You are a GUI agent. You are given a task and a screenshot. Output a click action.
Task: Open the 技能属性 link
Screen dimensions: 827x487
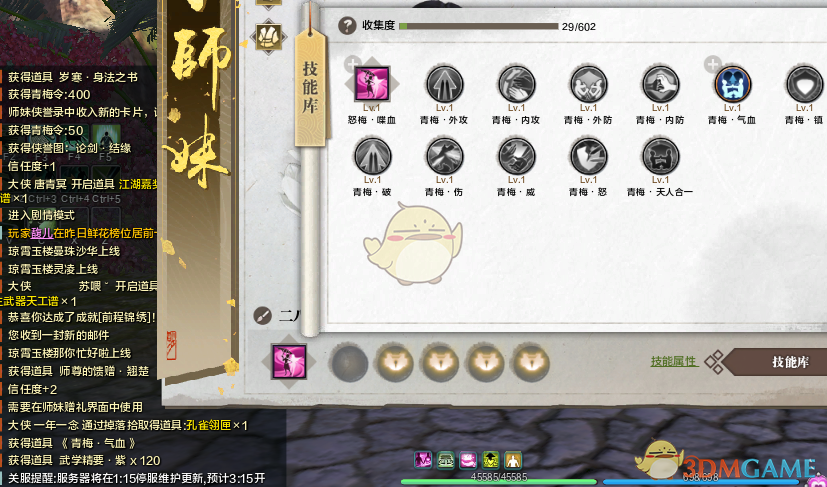[674, 361]
